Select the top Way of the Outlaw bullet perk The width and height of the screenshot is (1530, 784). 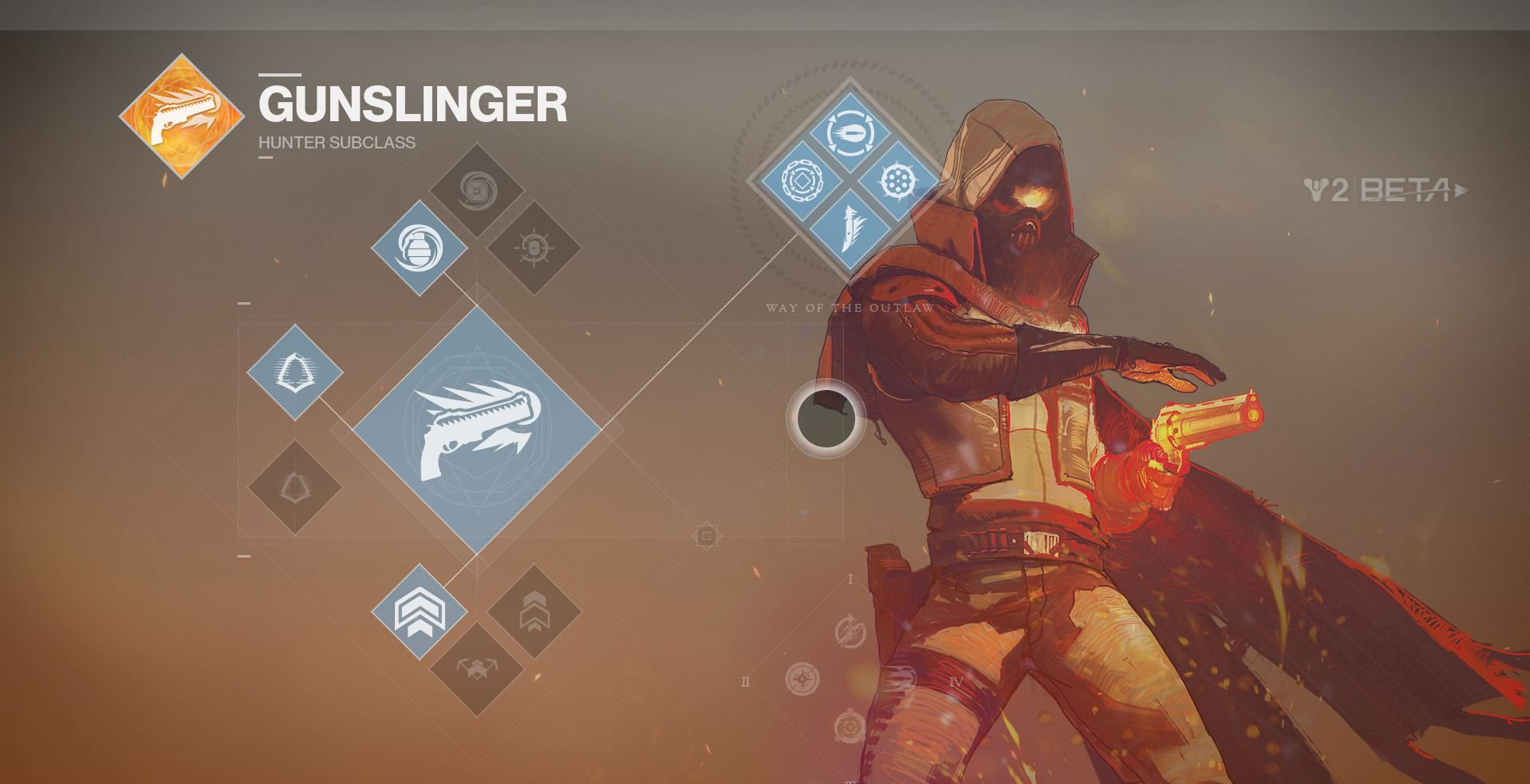[850, 133]
